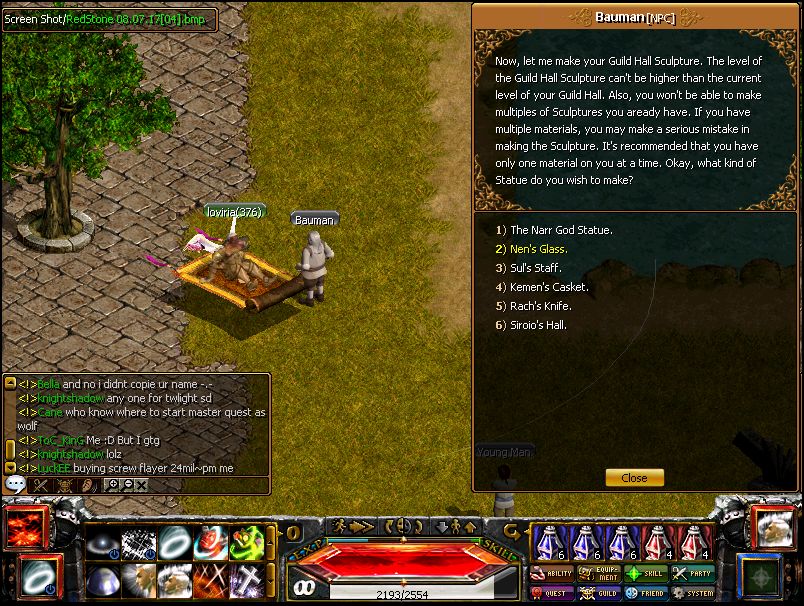804x606 pixels.
Task: Pick Sul's Staff from the list
Action: (x=536, y=268)
